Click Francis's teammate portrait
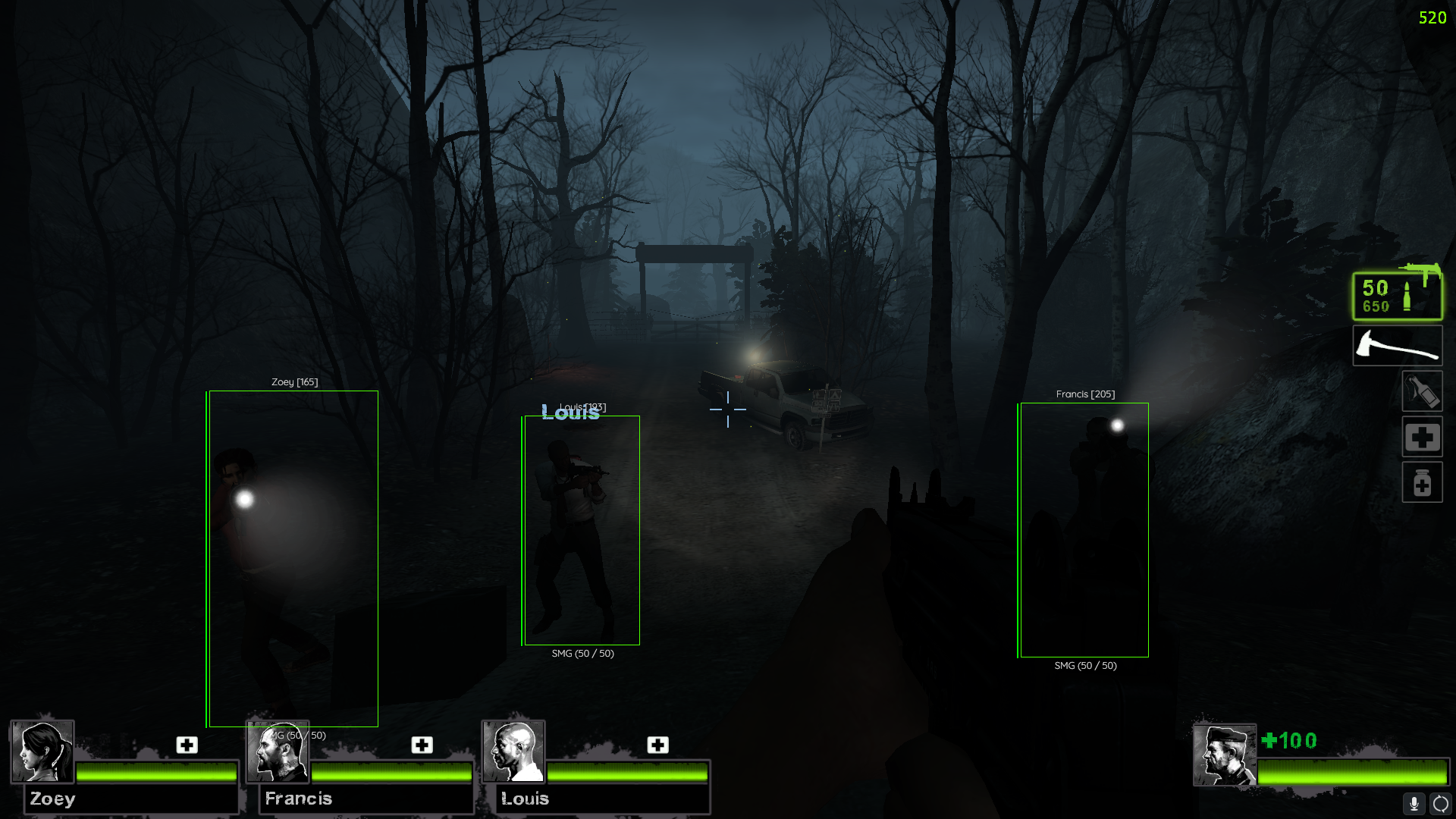1456x819 pixels. click(x=278, y=752)
